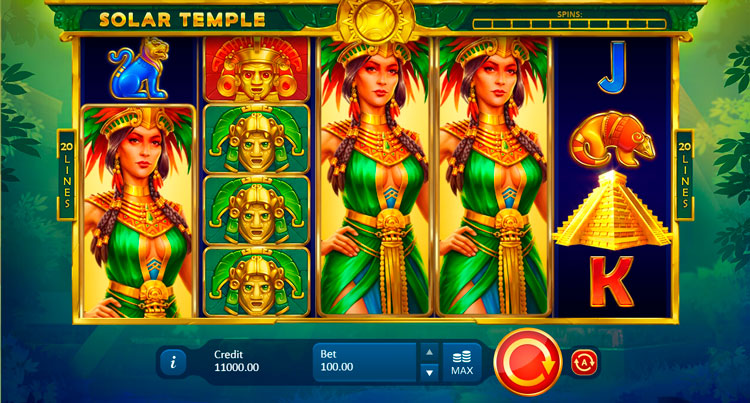Viewport: 750px width, 403px height.
Task: Open the info paytable button
Action: point(172,362)
